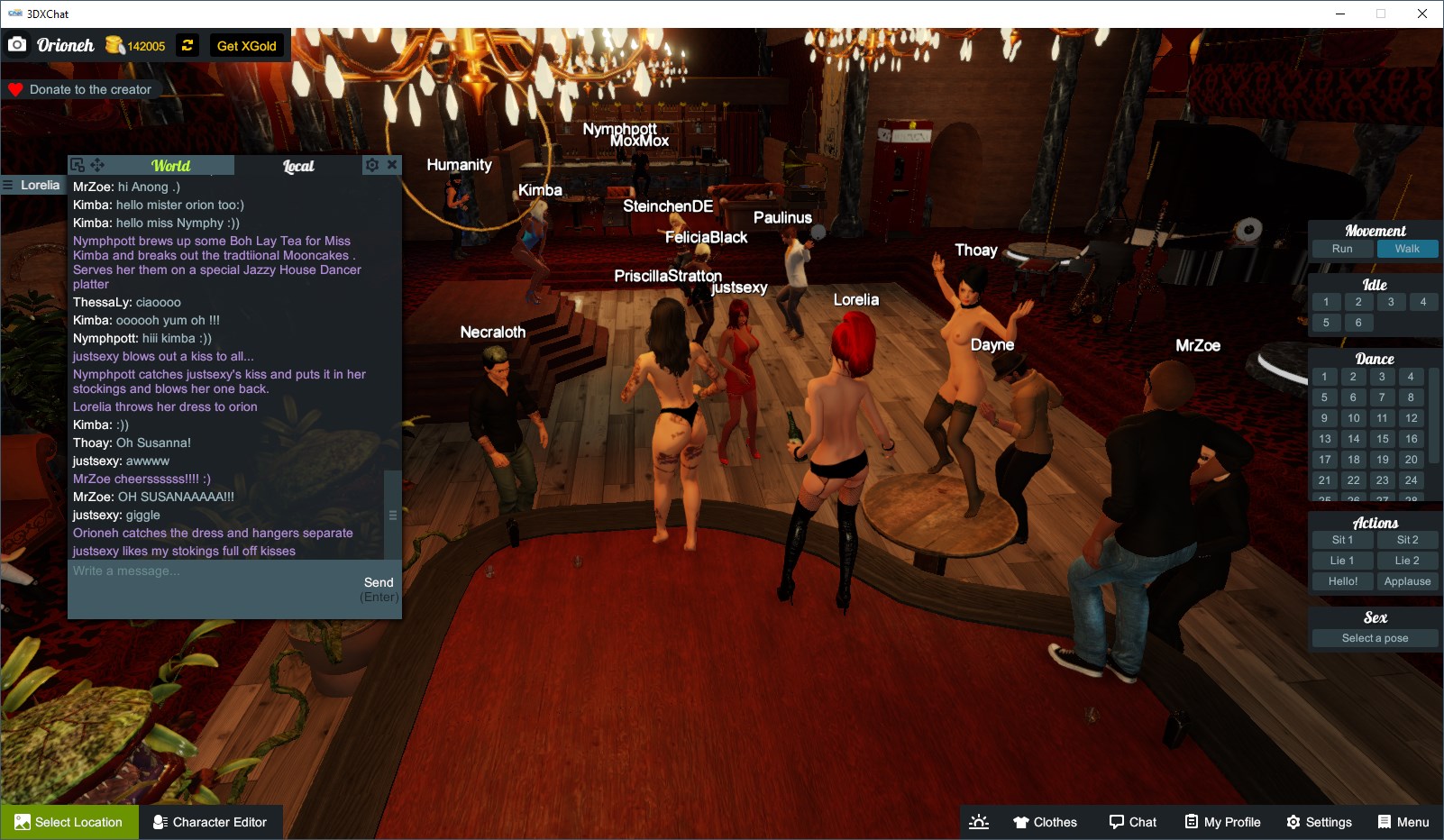1444x840 pixels.
Task: Click Donate to the creator
Action: pyautogui.click(x=81, y=88)
